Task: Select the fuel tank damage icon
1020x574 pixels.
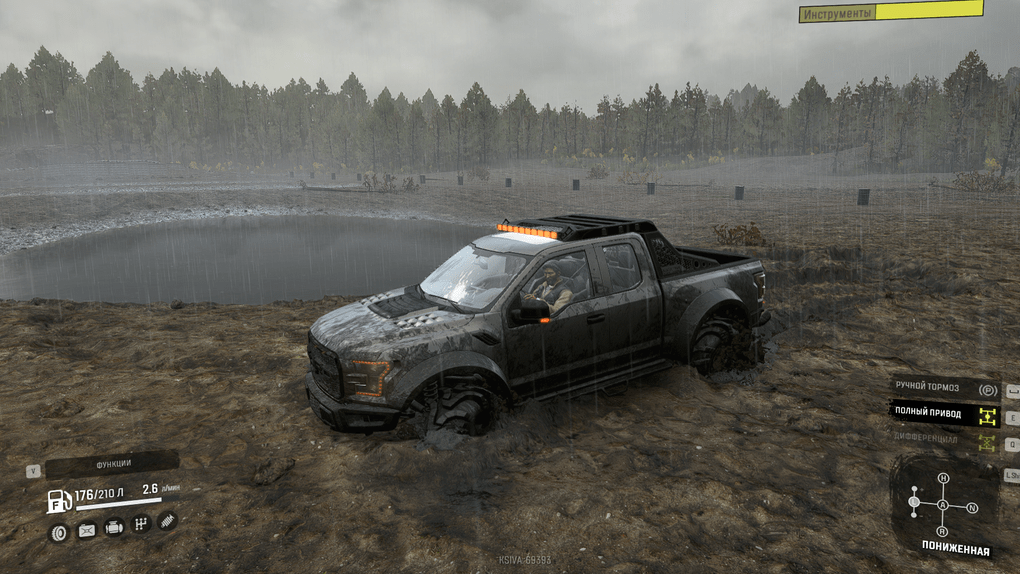Action: [87, 530]
